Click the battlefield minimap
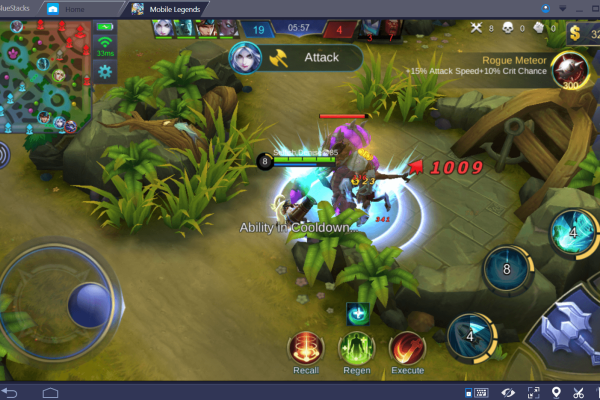Screen dimensions: 600x400 (x=44, y=75)
